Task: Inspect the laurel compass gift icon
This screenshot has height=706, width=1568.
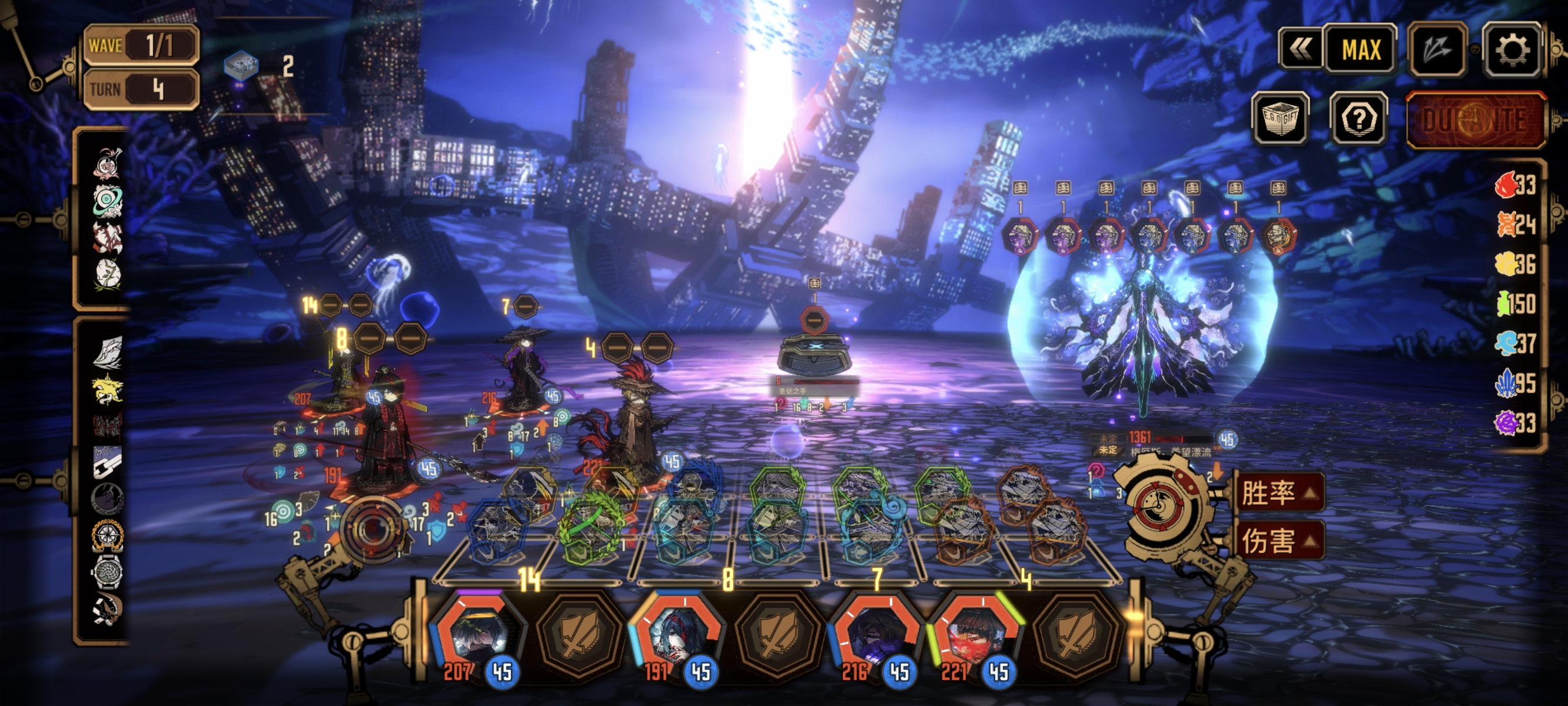Action: 107,535
